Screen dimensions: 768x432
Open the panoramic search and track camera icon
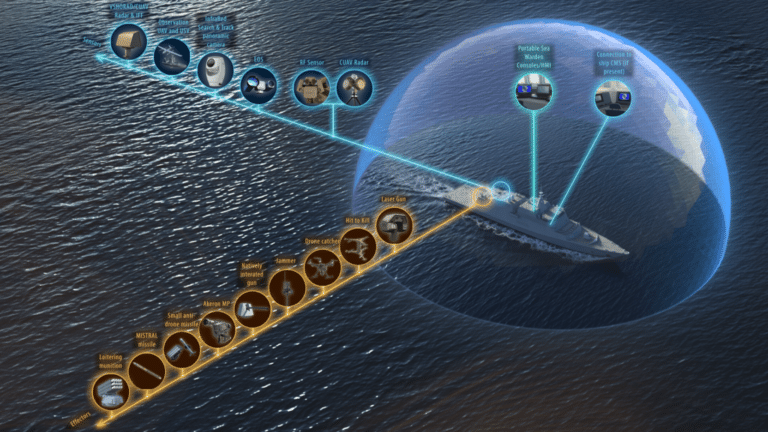[x=214, y=70]
